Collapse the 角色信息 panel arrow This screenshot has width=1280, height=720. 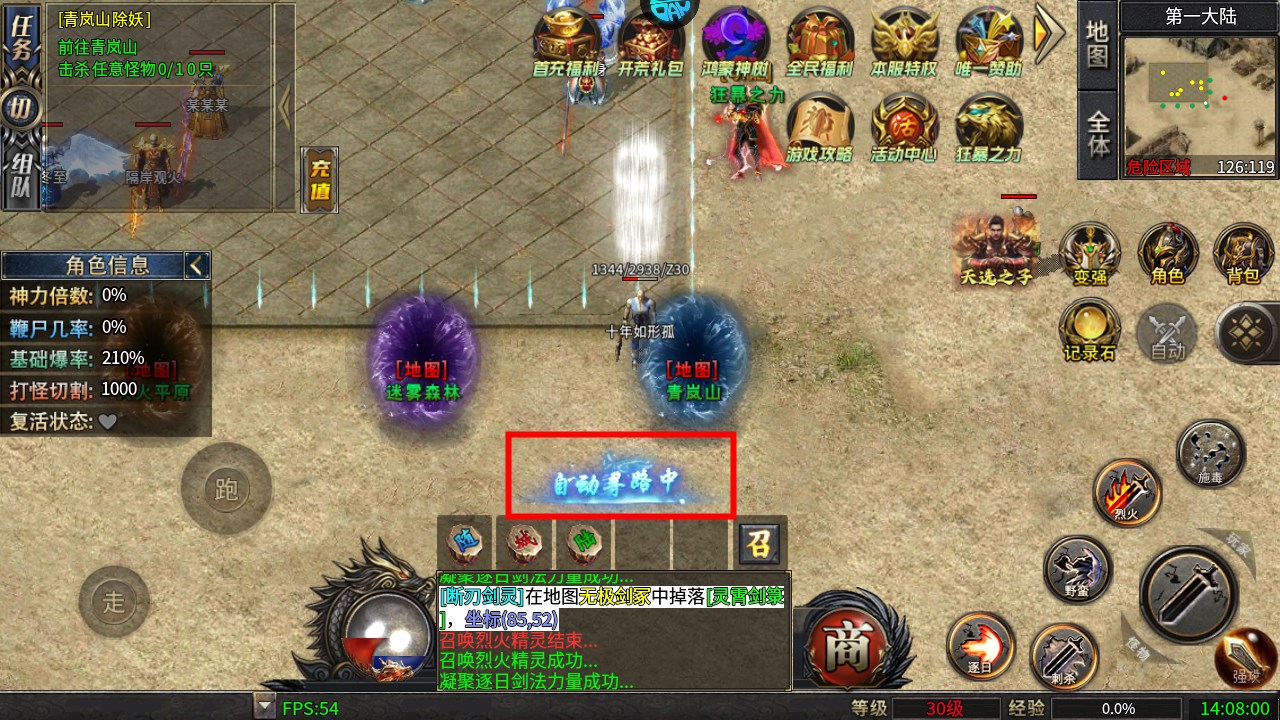coord(196,265)
